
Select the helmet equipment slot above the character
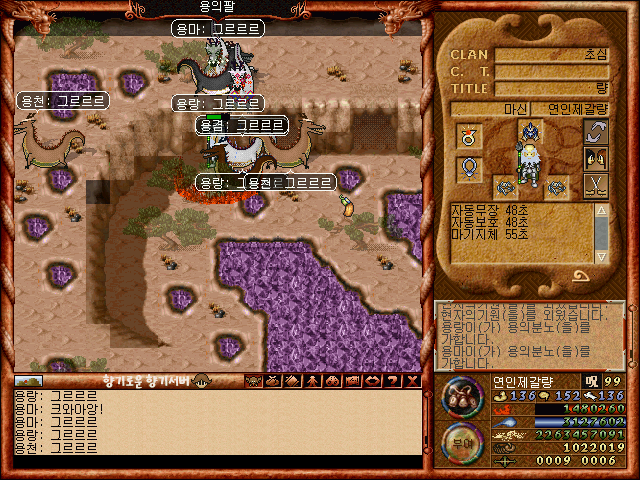pyautogui.click(x=529, y=130)
